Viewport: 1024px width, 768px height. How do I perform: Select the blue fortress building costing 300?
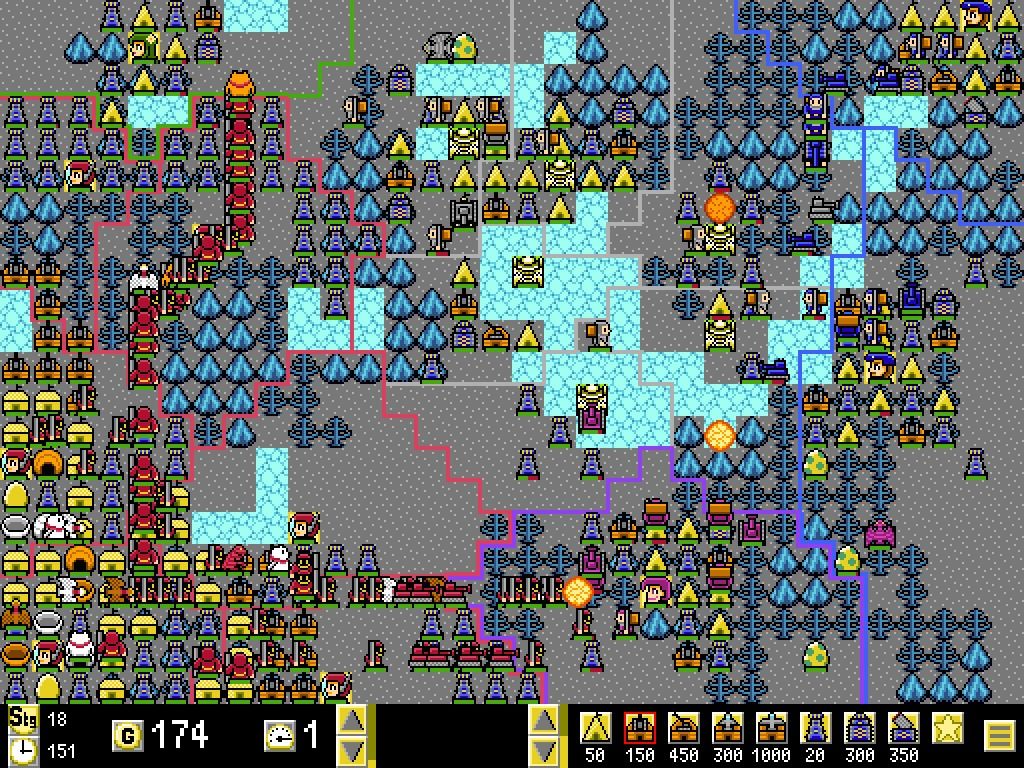[x=860, y=728]
